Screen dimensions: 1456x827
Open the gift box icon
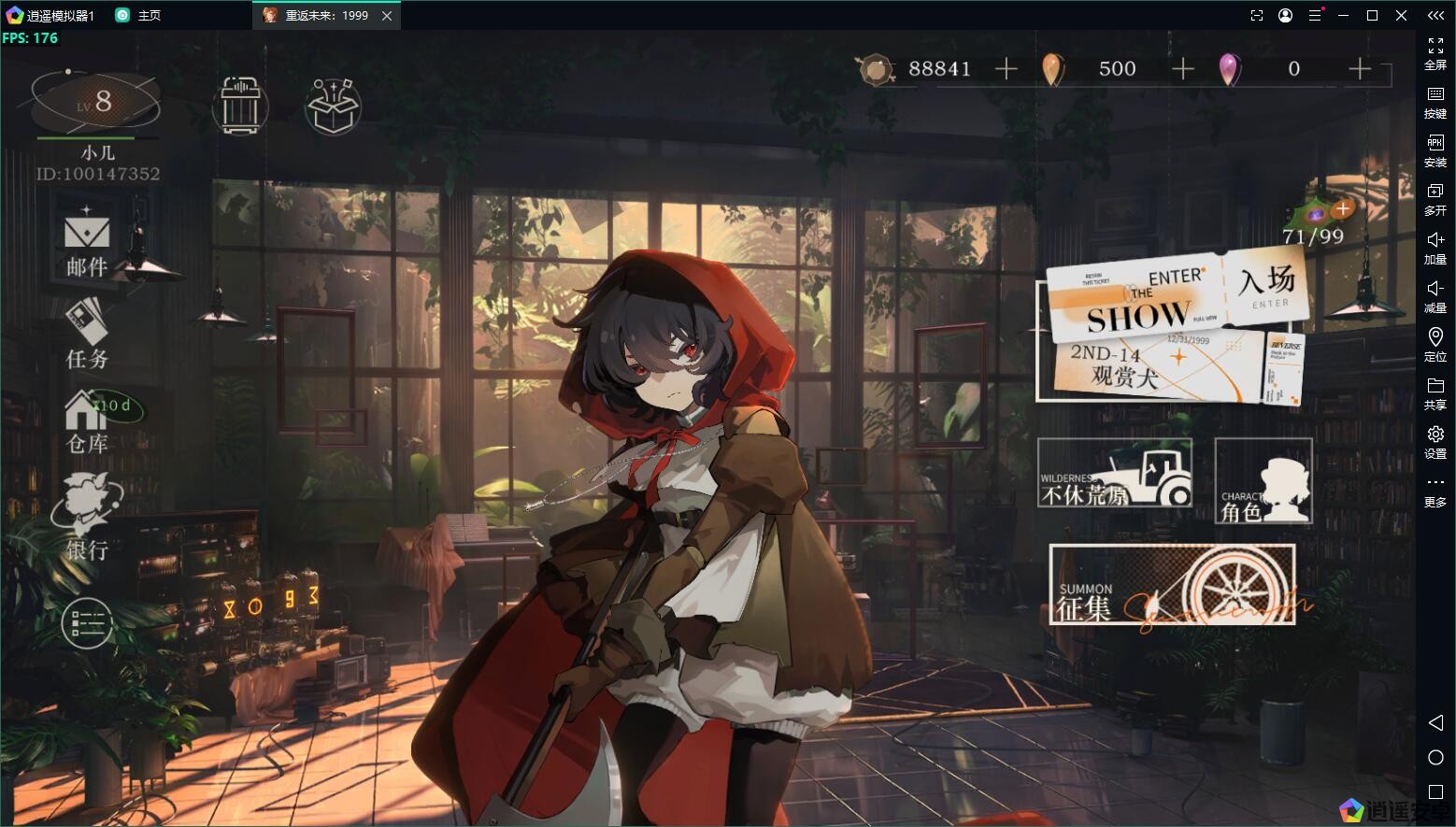tap(334, 106)
